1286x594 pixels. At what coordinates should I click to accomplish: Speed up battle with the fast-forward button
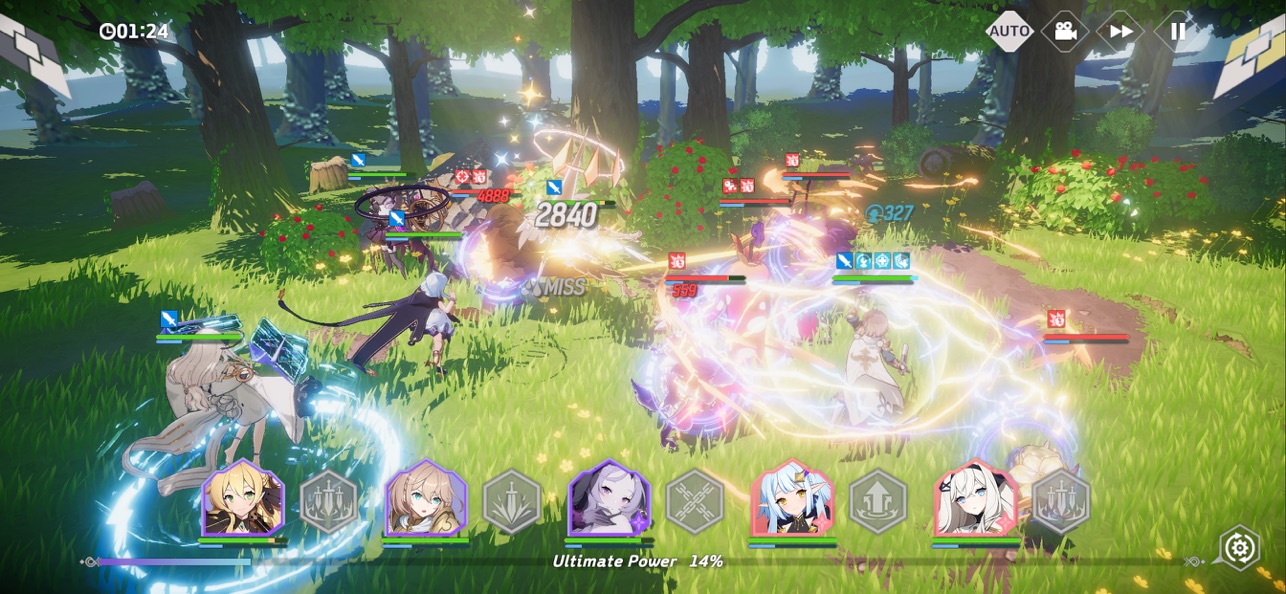[x=1121, y=31]
